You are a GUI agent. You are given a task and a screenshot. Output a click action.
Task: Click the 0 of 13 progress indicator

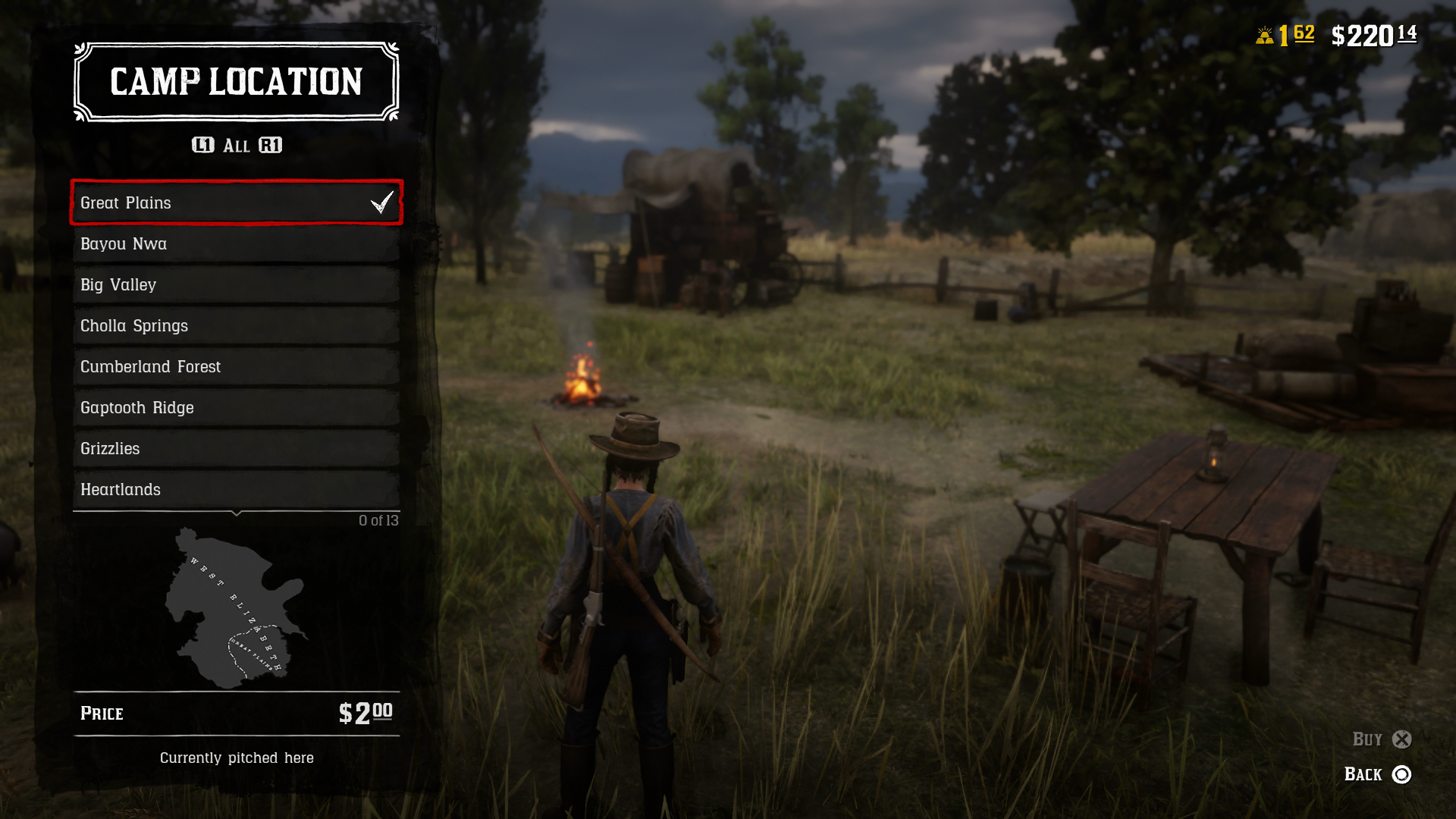[x=378, y=520]
